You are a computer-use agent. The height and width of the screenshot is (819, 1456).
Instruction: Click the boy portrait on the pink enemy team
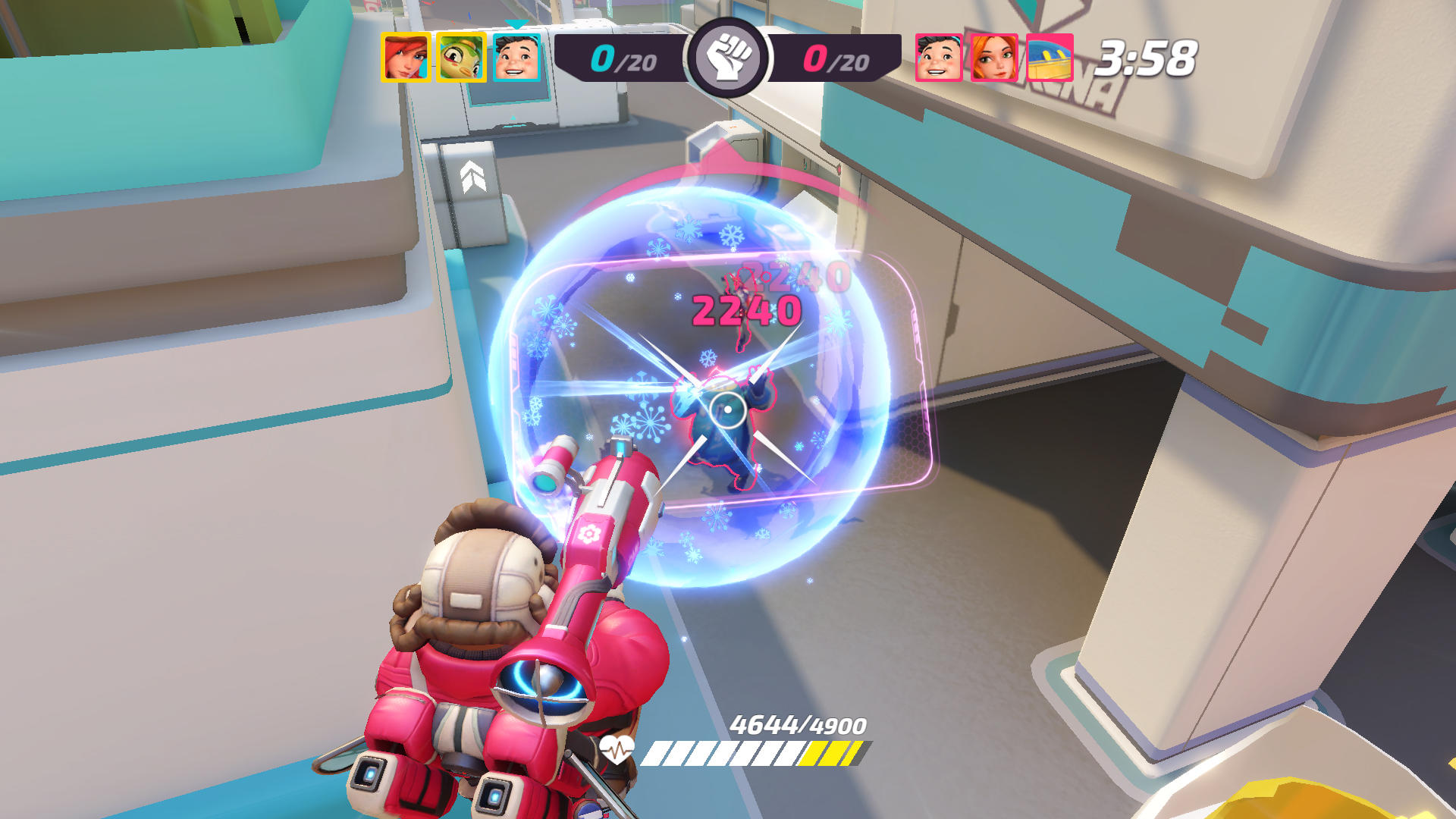(x=937, y=55)
